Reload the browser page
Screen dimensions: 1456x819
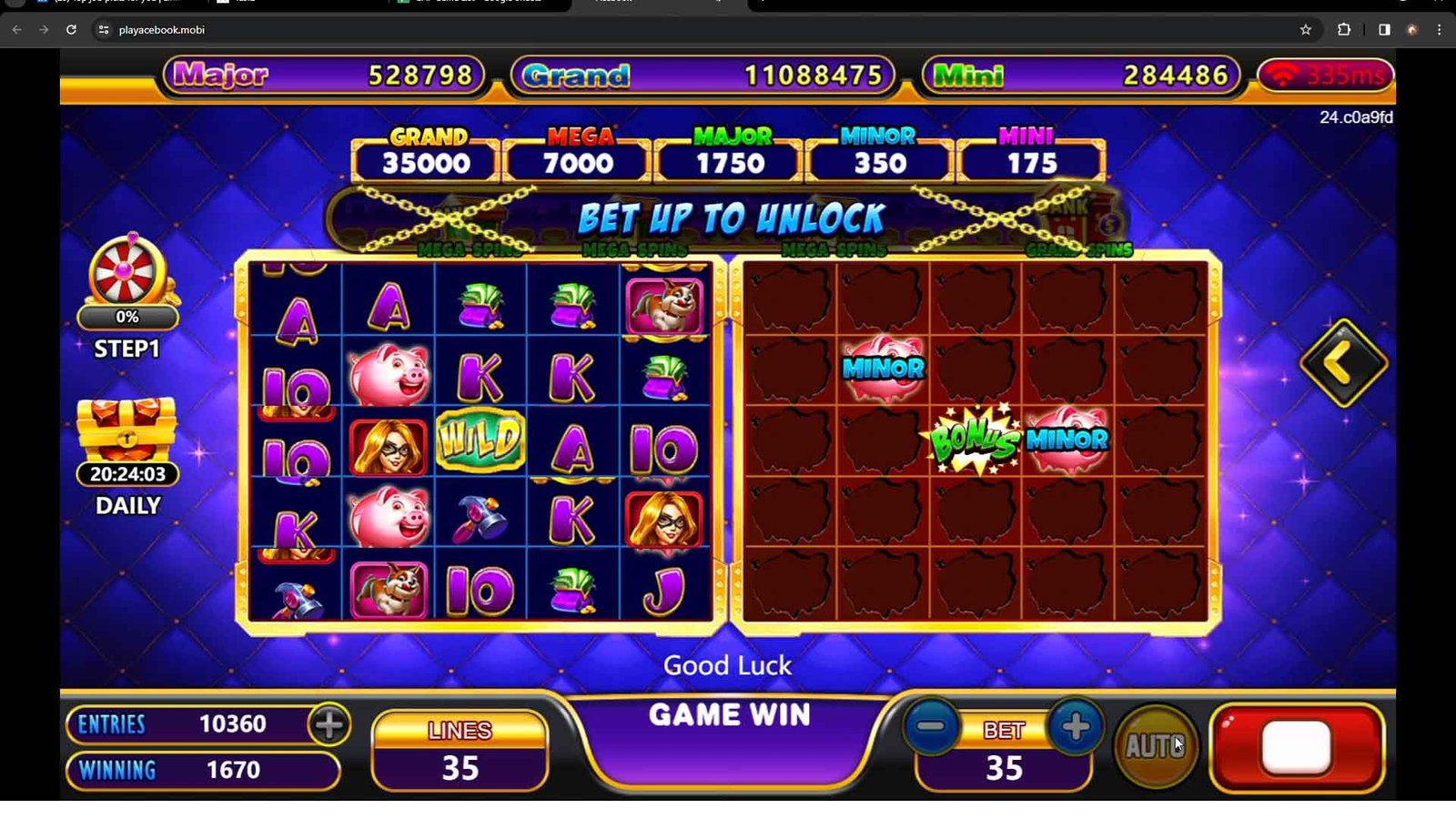coord(71,30)
